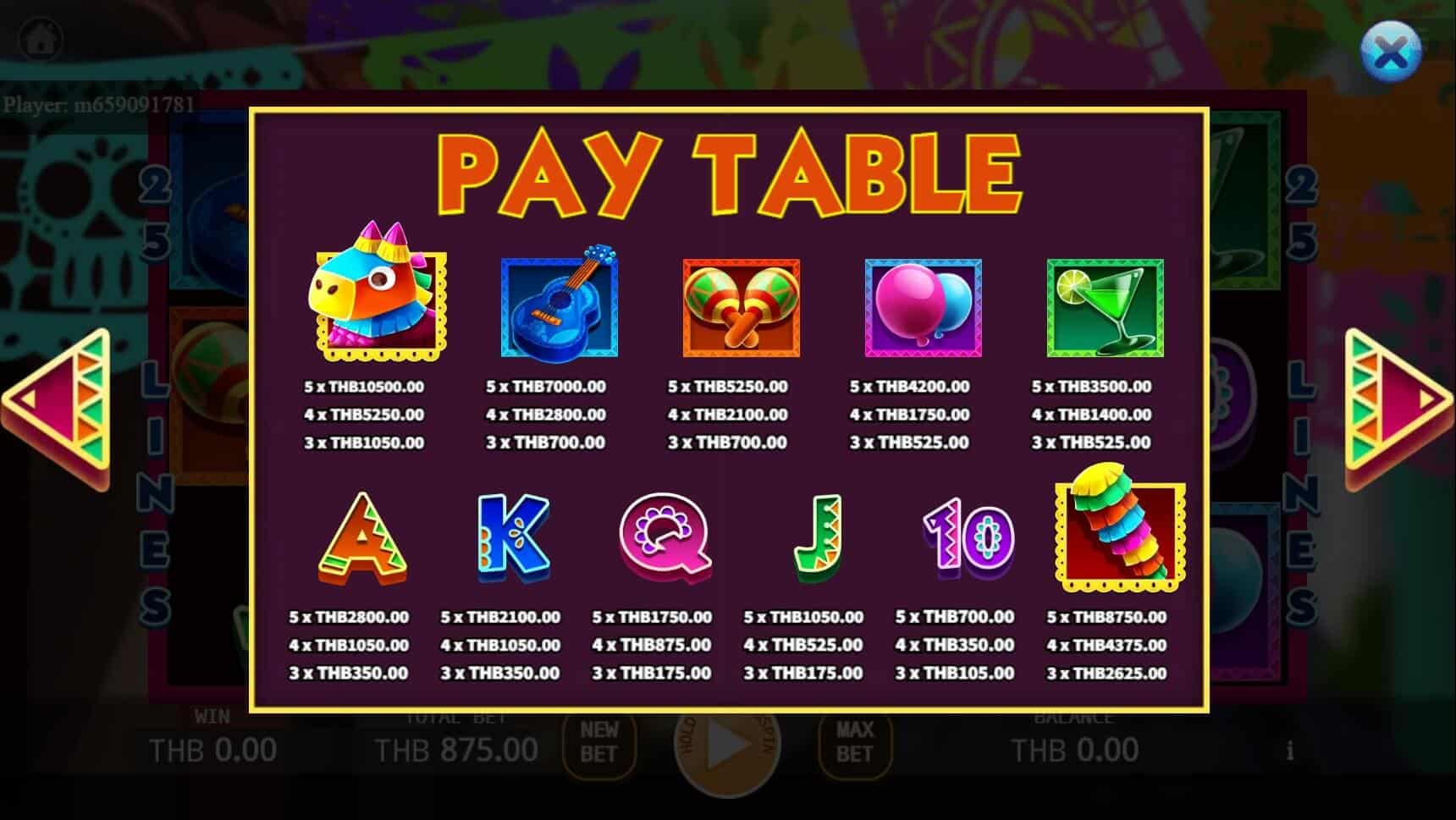The height and width of the screenshot is (820, 1456).
Task: Open game information with the i icon
Action: pyautogui.click(x=1290, y=750)
